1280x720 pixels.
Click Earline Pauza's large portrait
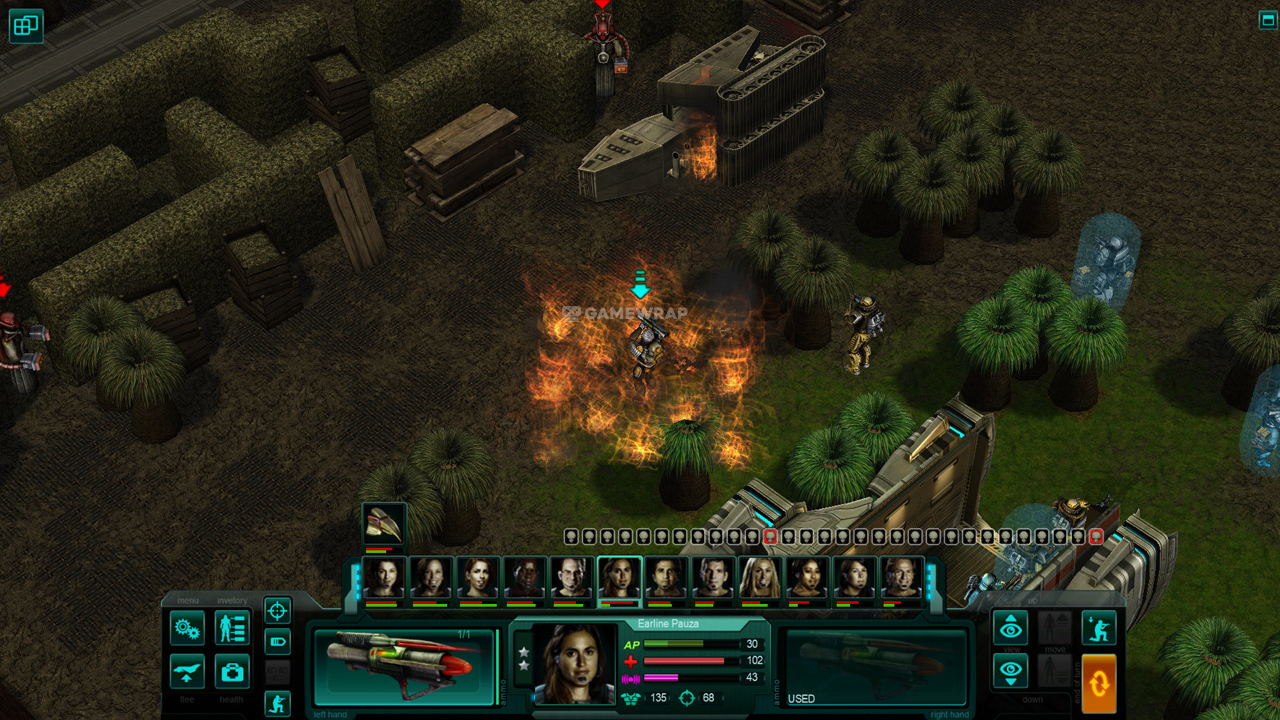point(574,664)
